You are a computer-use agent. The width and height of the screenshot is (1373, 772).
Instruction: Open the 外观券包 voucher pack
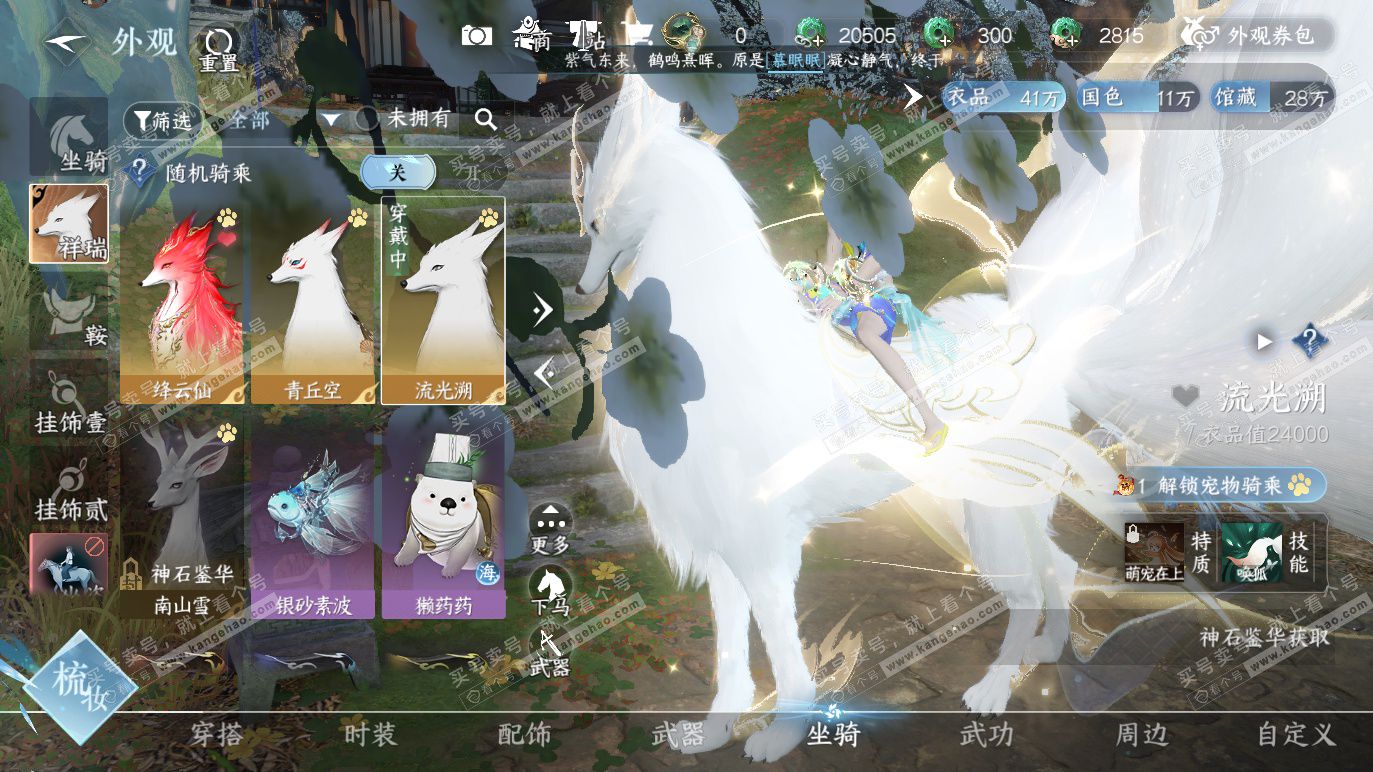point(1256,36)
